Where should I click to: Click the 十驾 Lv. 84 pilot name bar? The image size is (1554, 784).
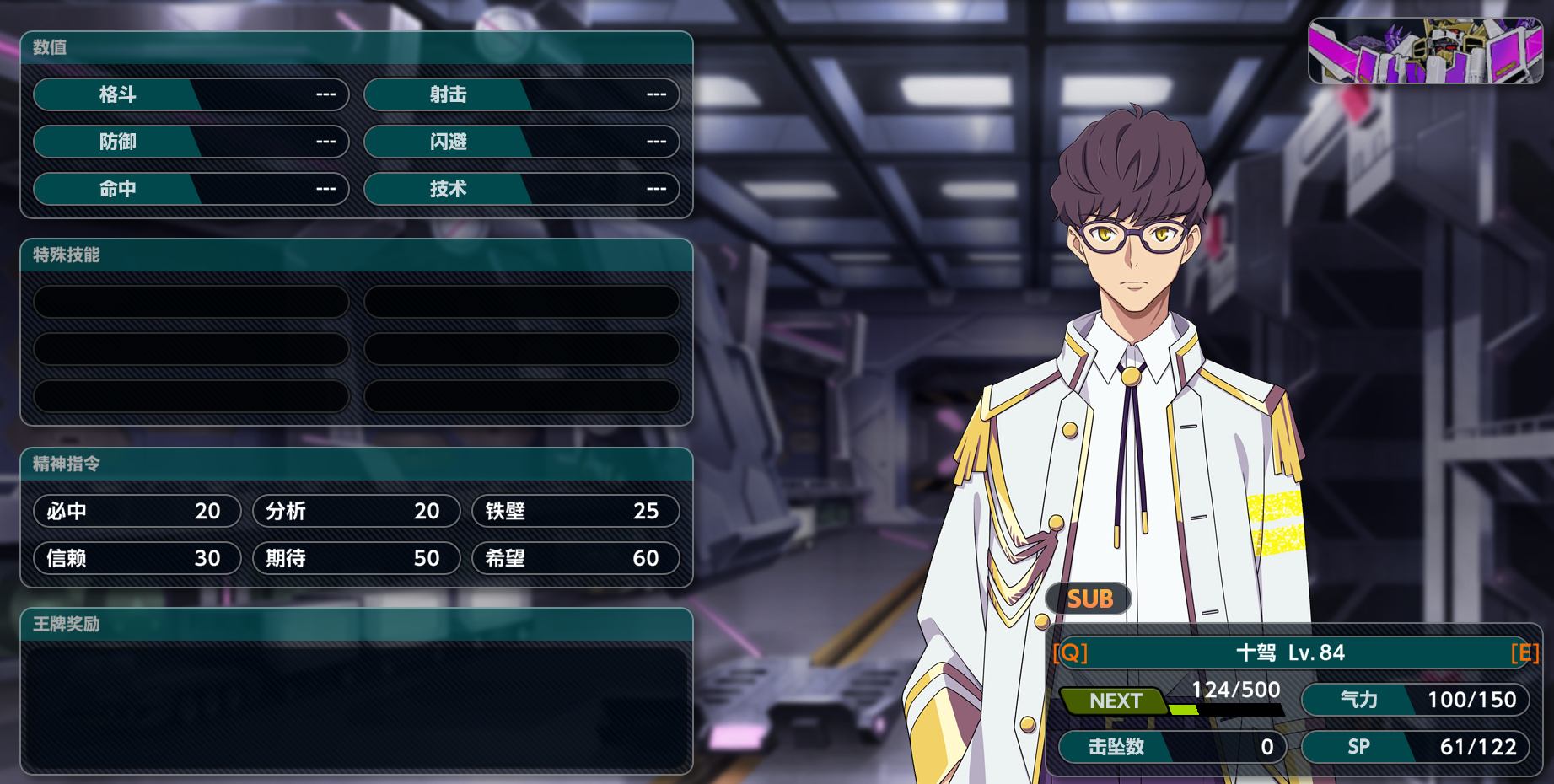click(1295, 652)
